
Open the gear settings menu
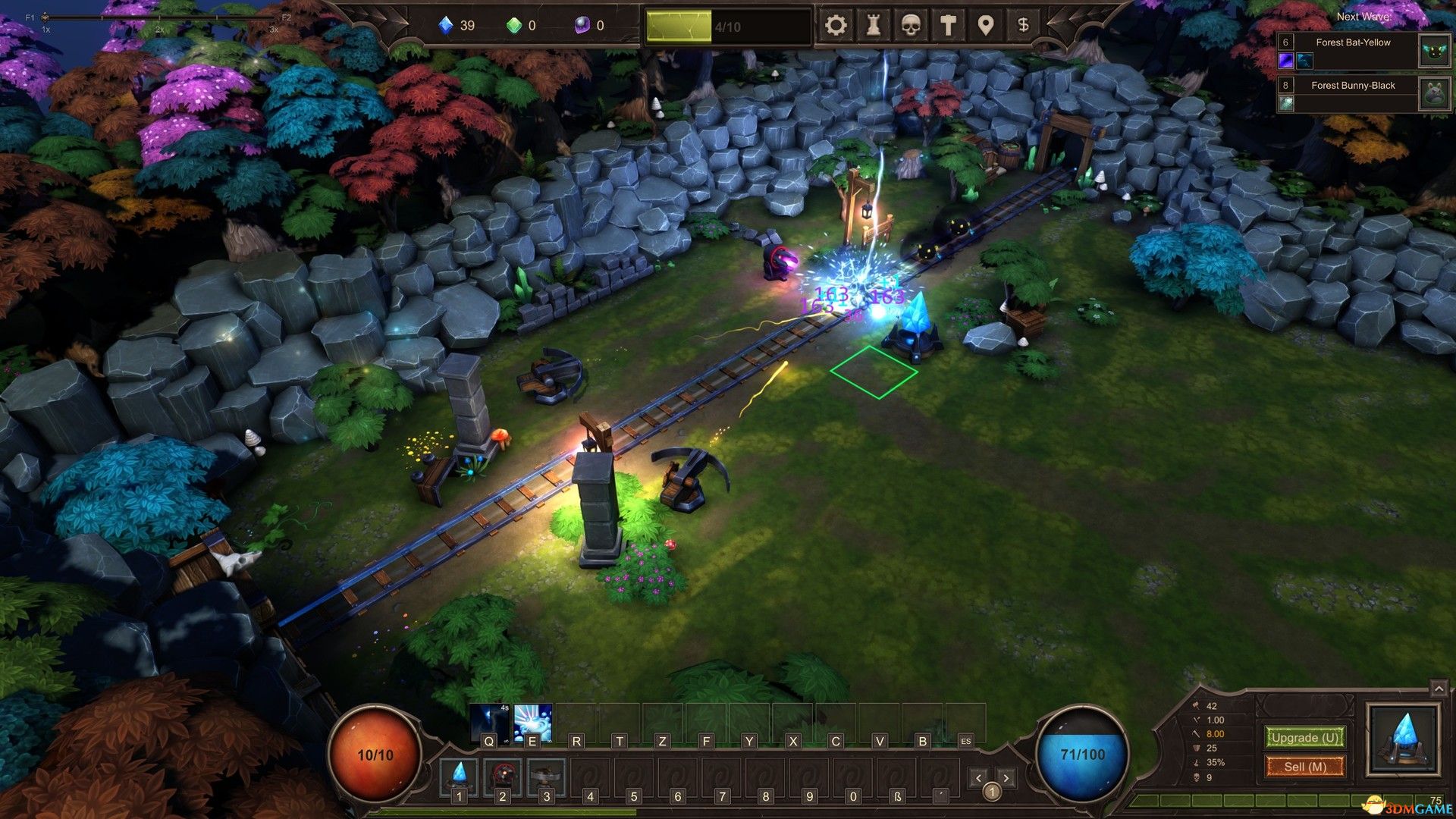(836, 26)
